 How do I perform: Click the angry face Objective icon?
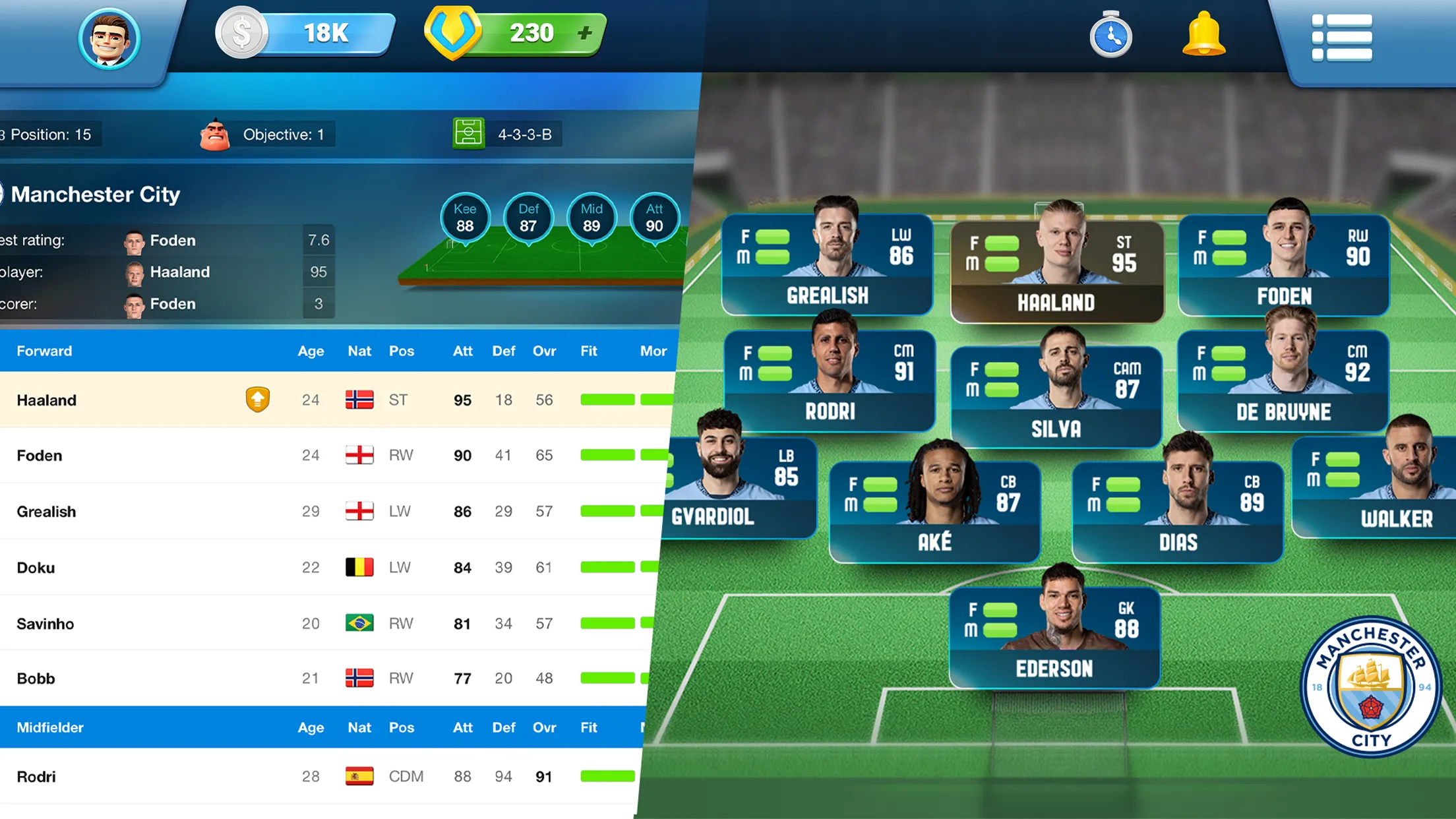216,133
